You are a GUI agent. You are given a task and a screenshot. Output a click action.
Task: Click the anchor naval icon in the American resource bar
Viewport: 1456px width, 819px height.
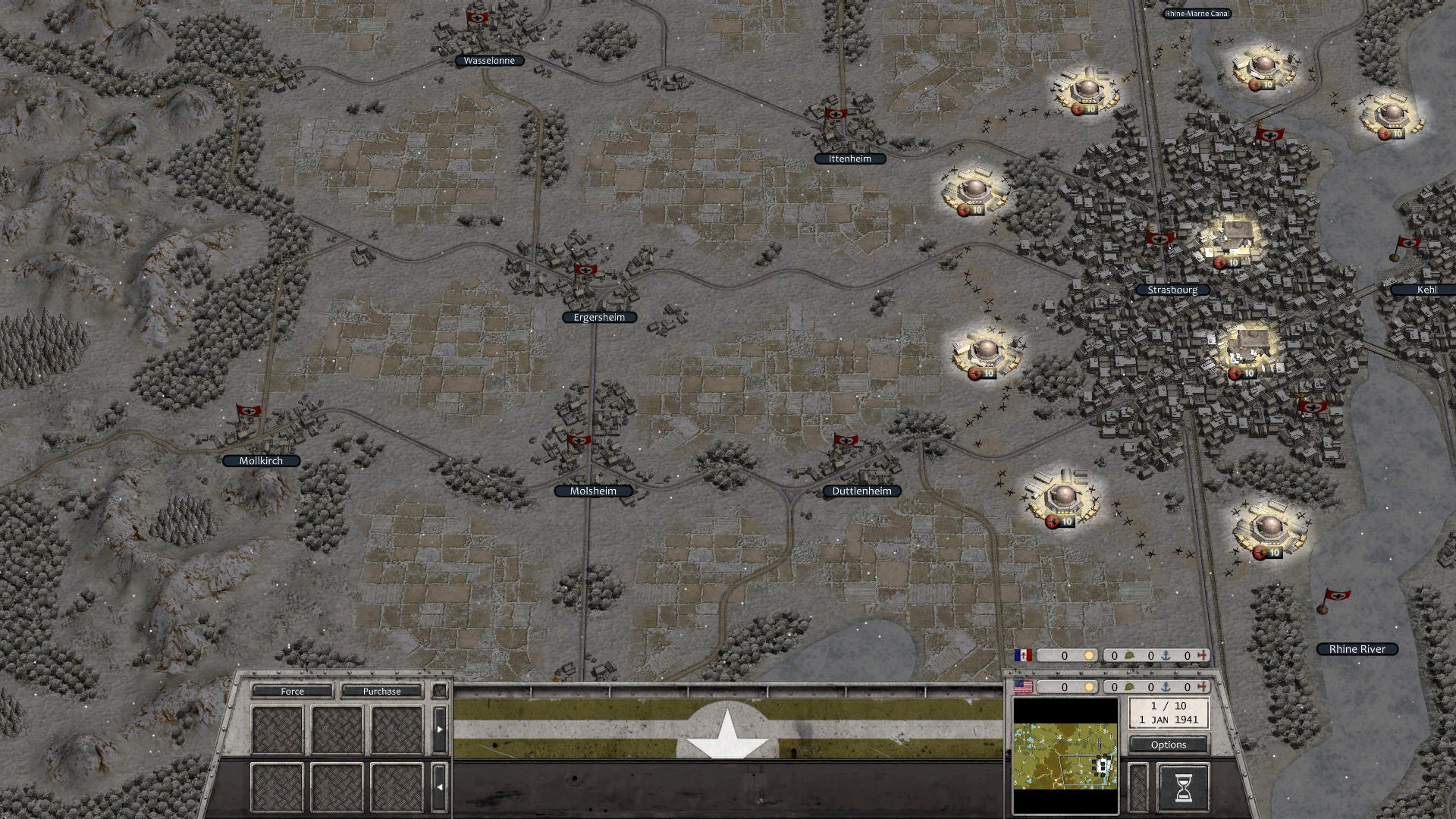tap(1166, 687)
